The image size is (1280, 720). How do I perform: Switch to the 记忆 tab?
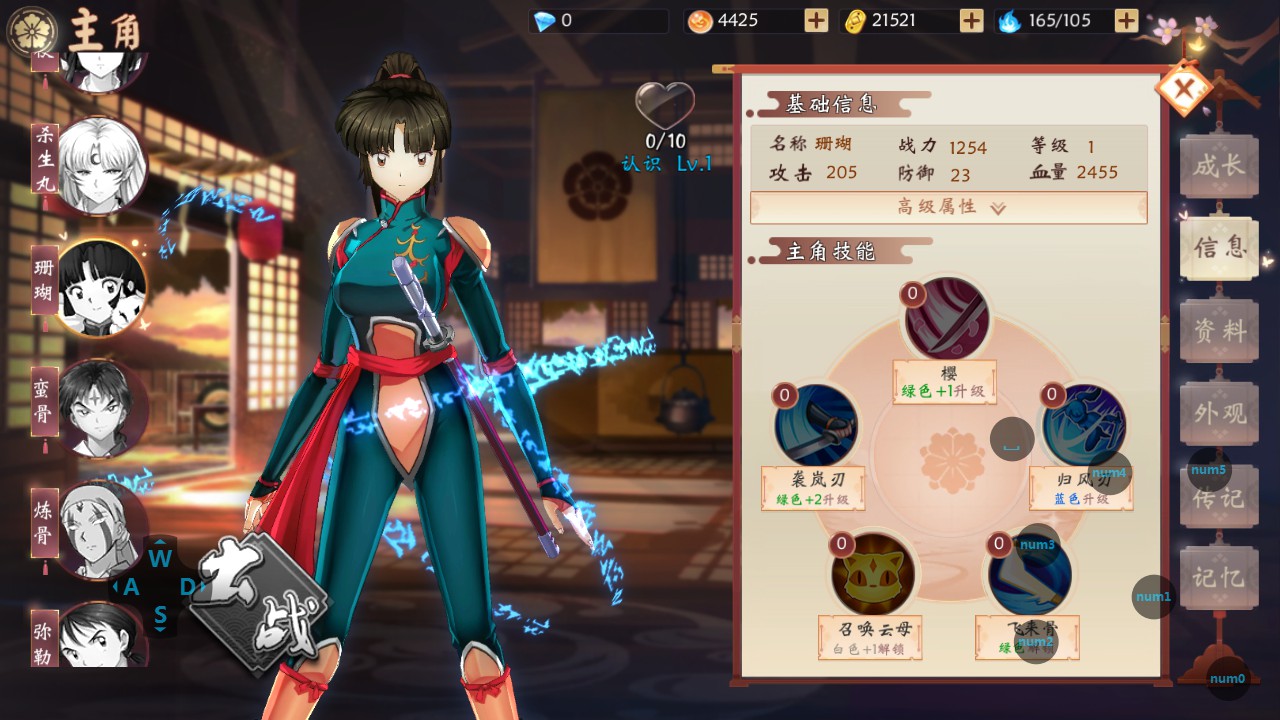1218,577
